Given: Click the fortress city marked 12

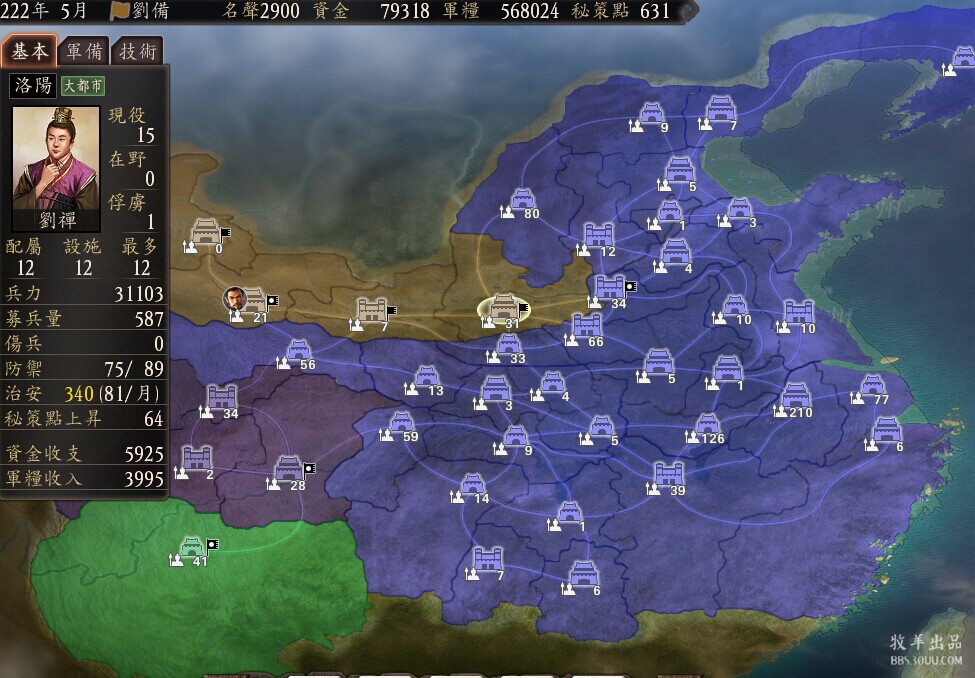Looking at the screenshot, I should coord(598,238).
